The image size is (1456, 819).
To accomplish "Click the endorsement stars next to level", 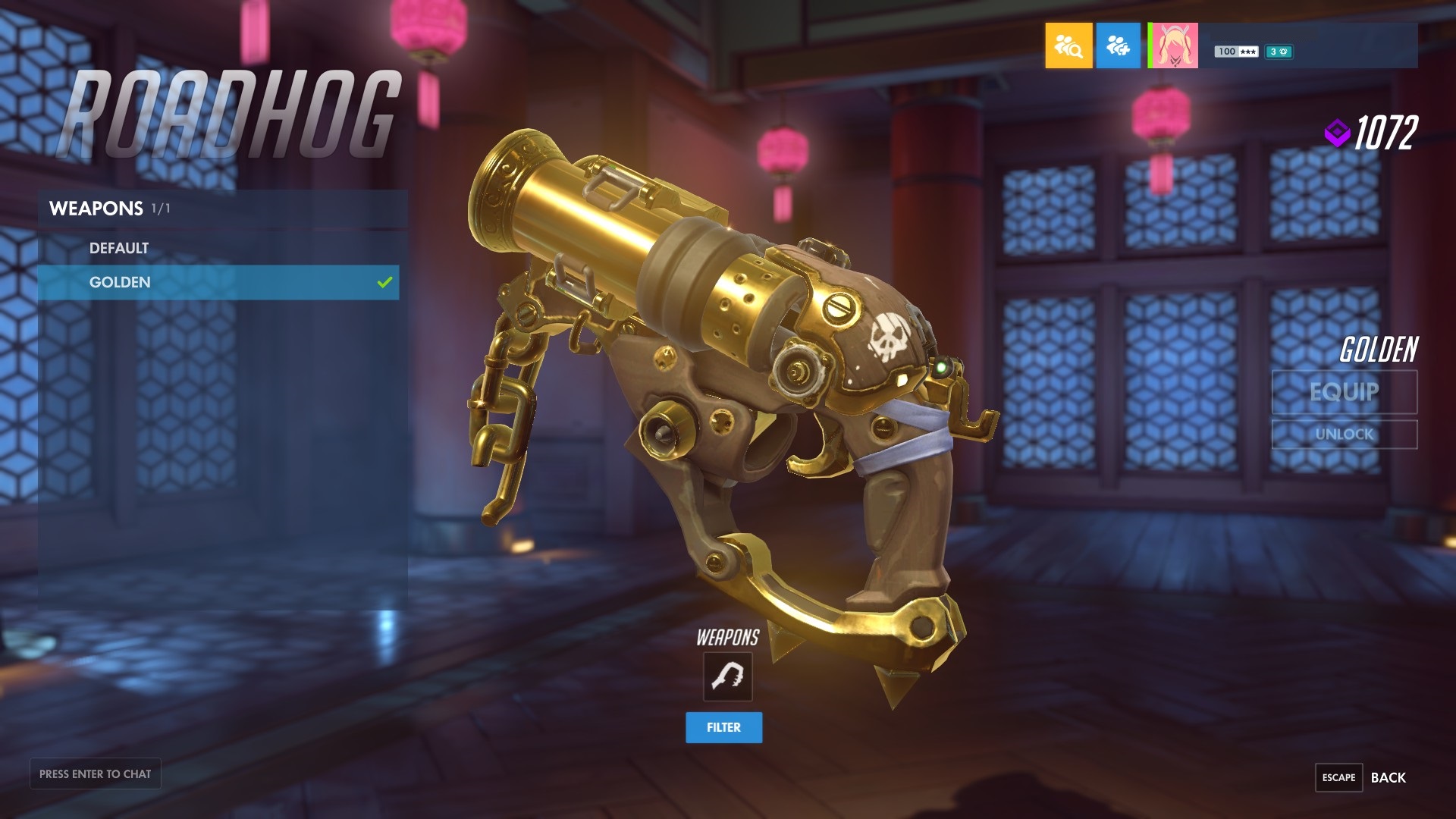I will 1247,52.
